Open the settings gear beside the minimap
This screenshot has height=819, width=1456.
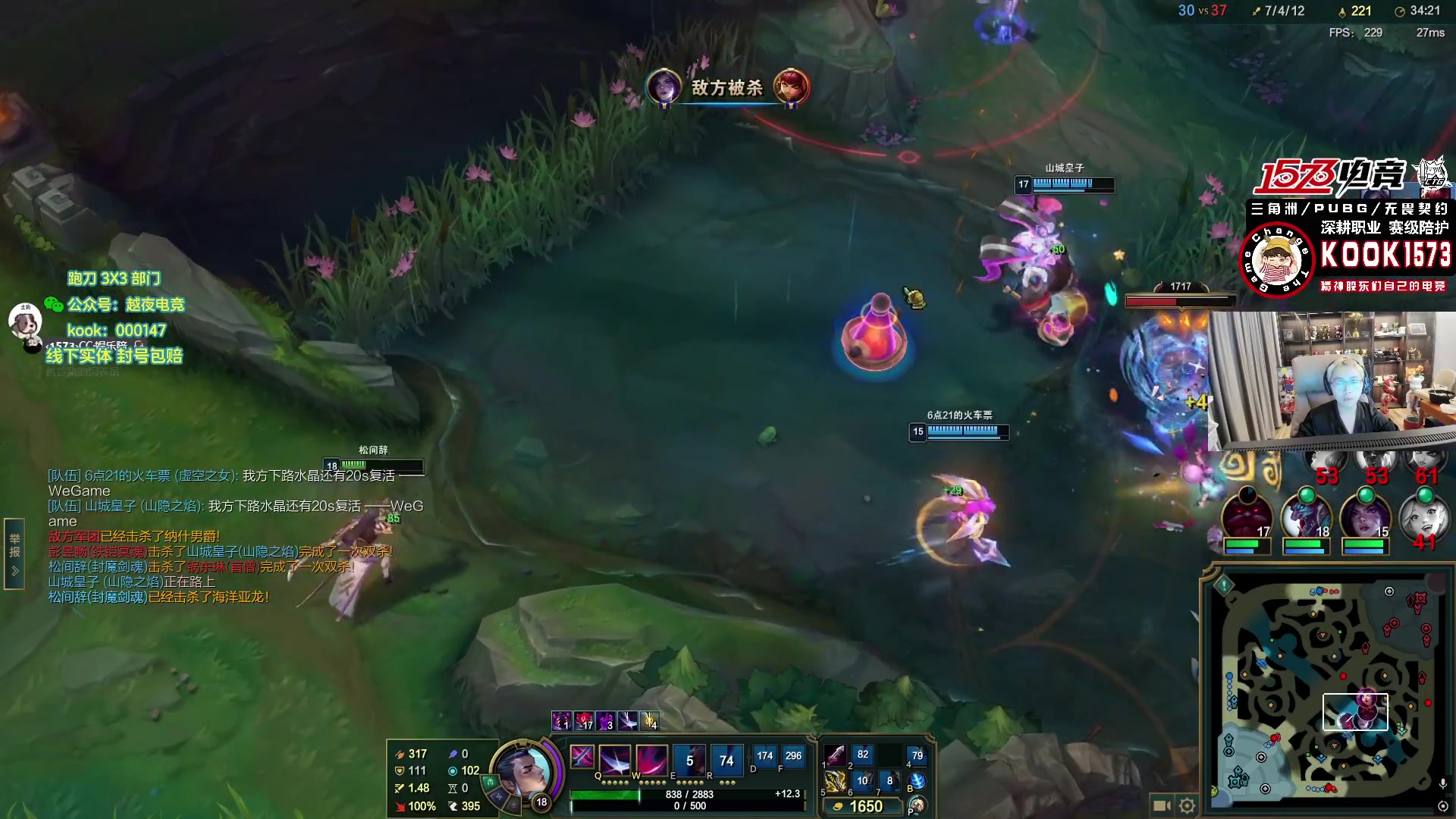pos(1188,805)
